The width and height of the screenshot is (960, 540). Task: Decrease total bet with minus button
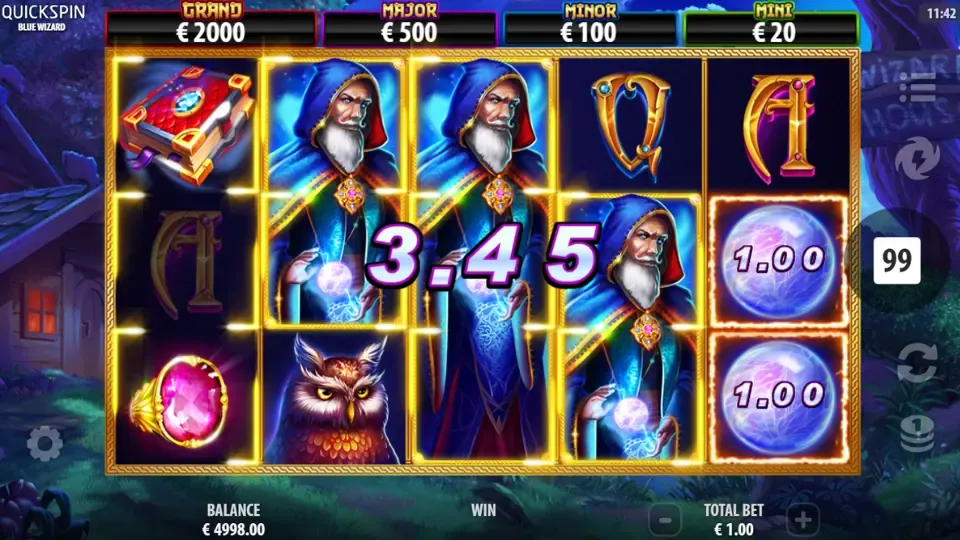coord(665,519)
